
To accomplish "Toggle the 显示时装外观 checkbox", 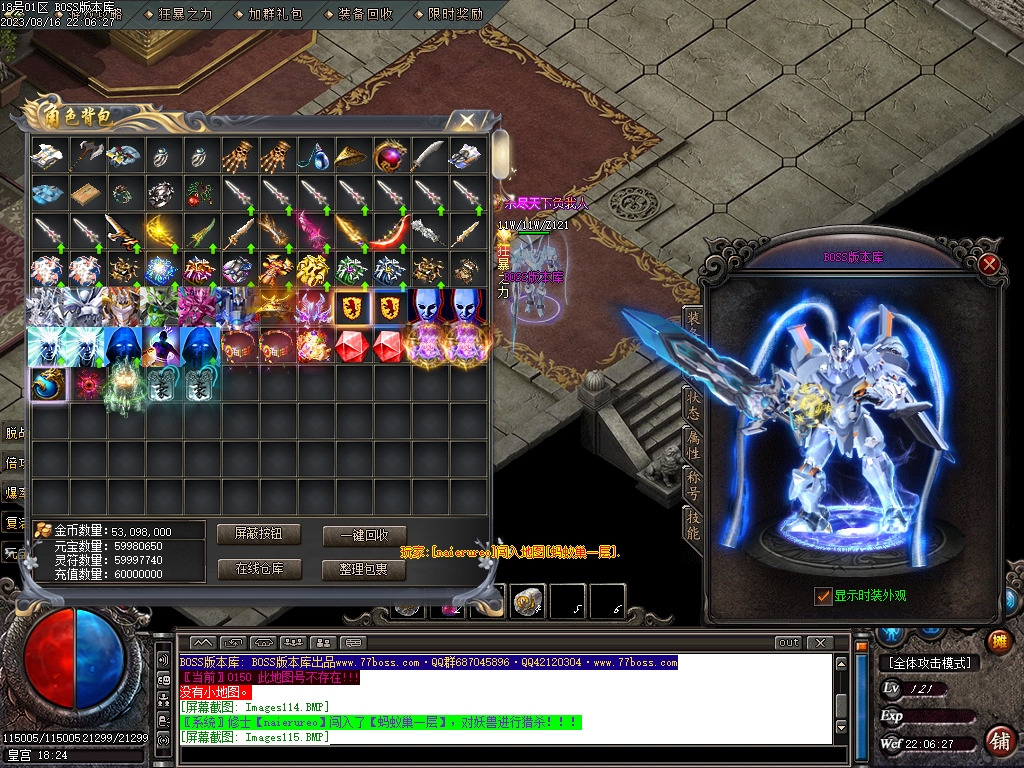I will tap(823, 596).
